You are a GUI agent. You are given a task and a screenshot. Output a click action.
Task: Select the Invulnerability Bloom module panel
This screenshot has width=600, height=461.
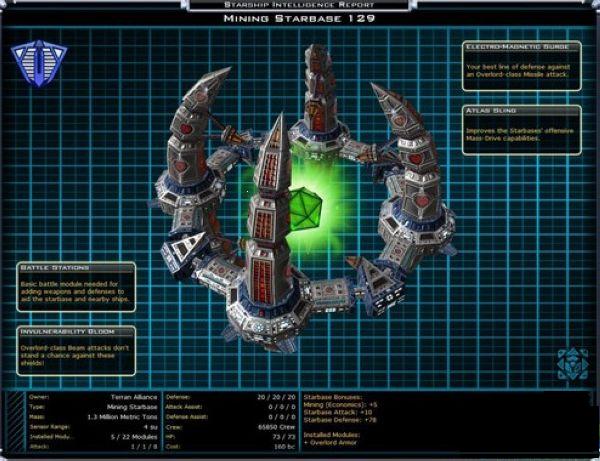(76, 346)
